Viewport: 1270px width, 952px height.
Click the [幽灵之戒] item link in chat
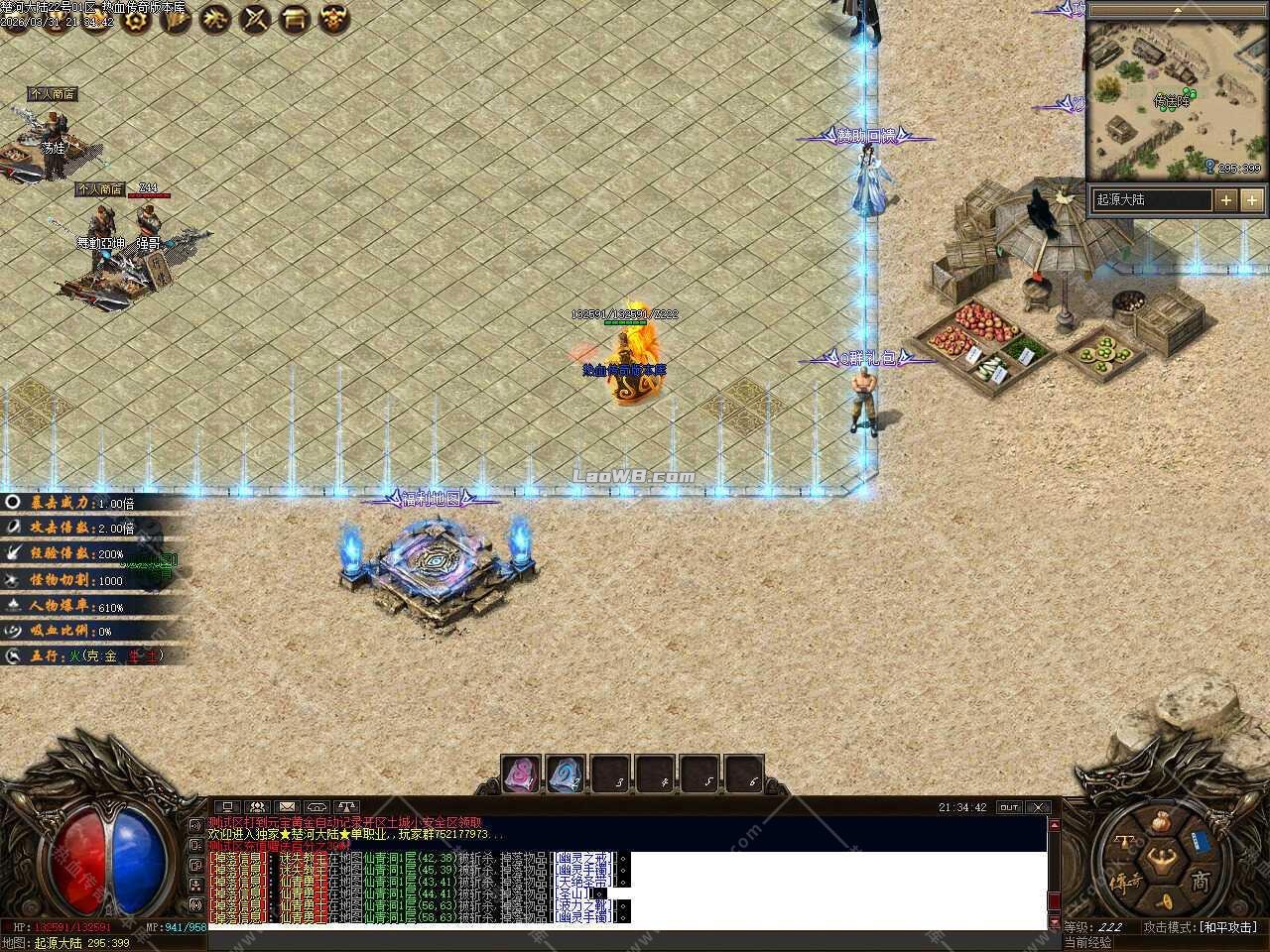click(x=585, y=858)
